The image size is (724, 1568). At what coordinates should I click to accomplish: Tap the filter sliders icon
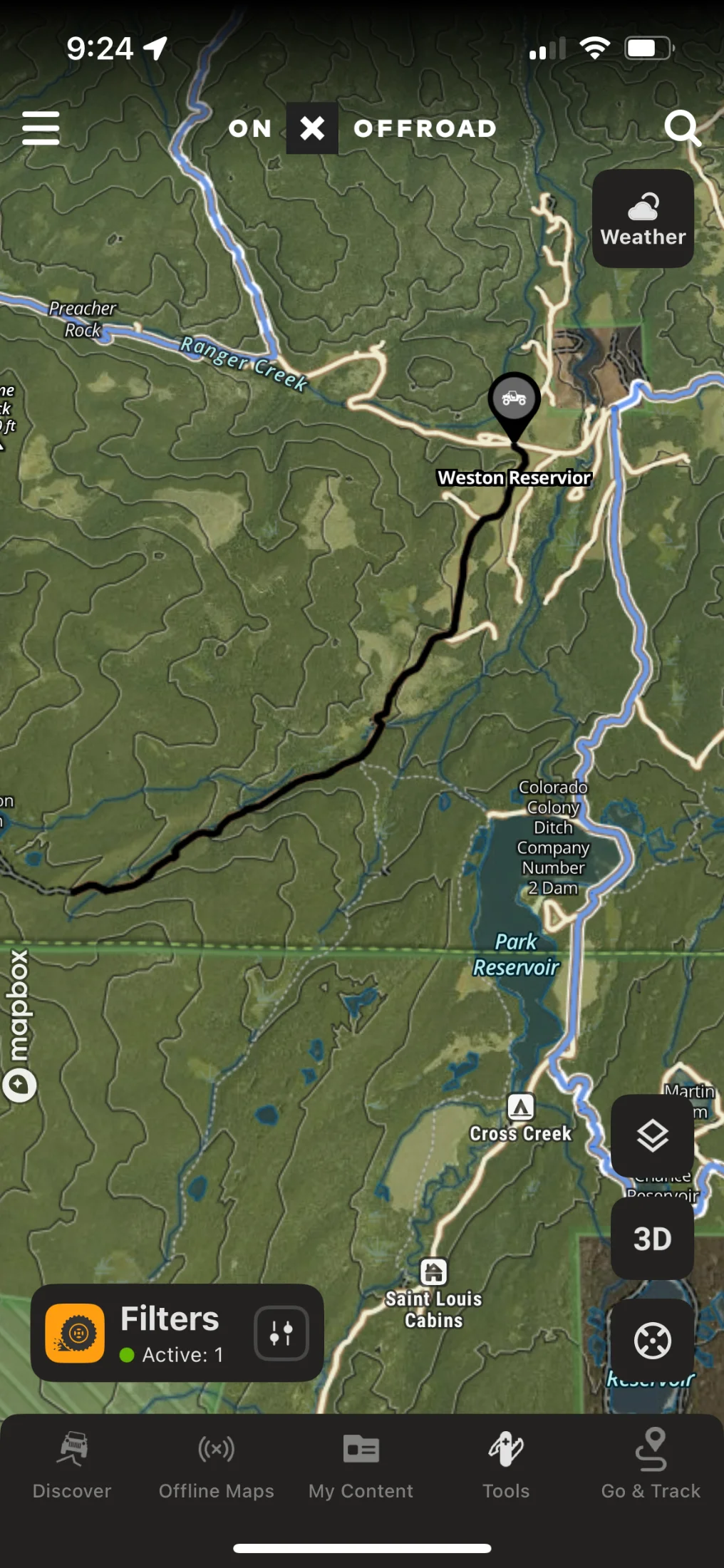click(281, 1333)
